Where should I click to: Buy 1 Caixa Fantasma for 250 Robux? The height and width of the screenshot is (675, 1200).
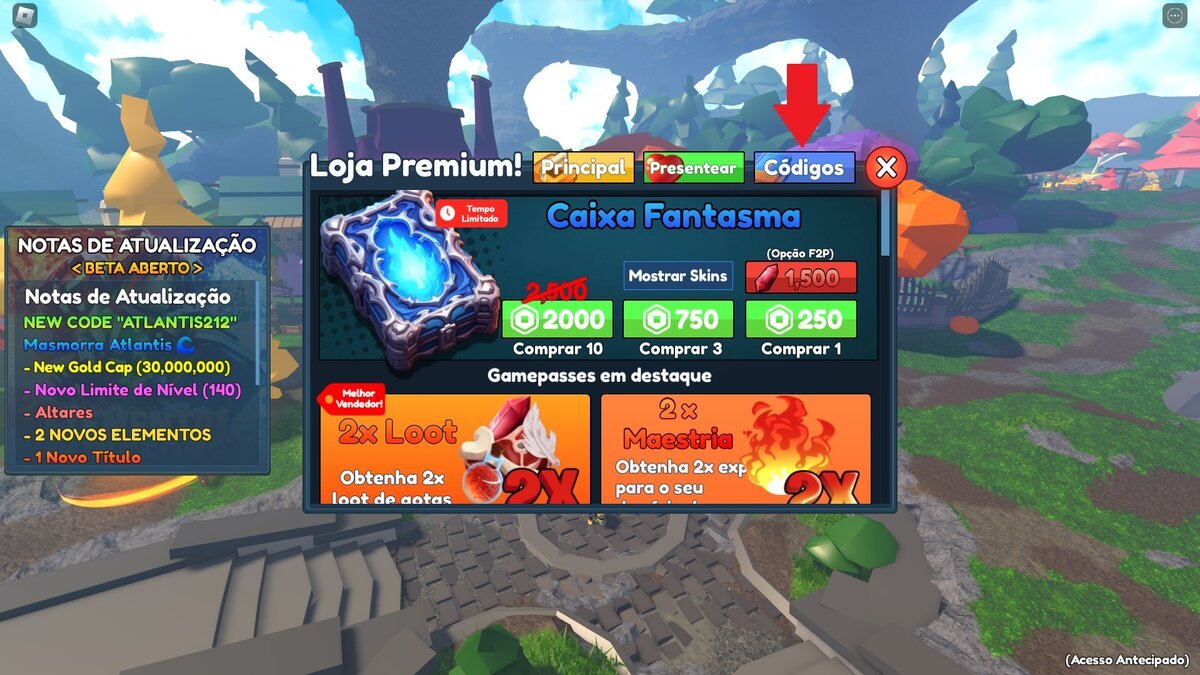(800, 319)
